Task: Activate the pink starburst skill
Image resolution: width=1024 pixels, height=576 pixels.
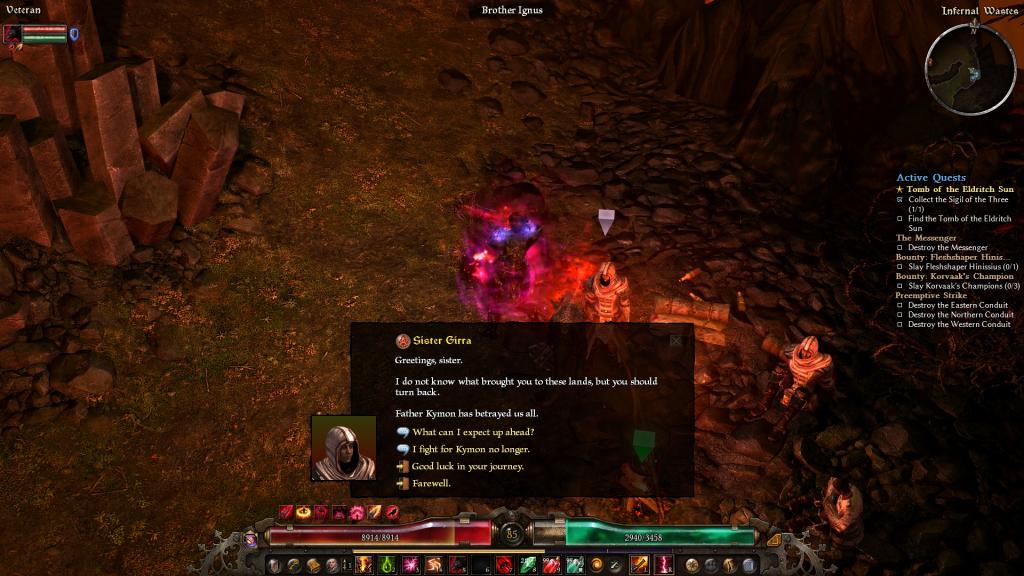Action: [x=410, y=565]
